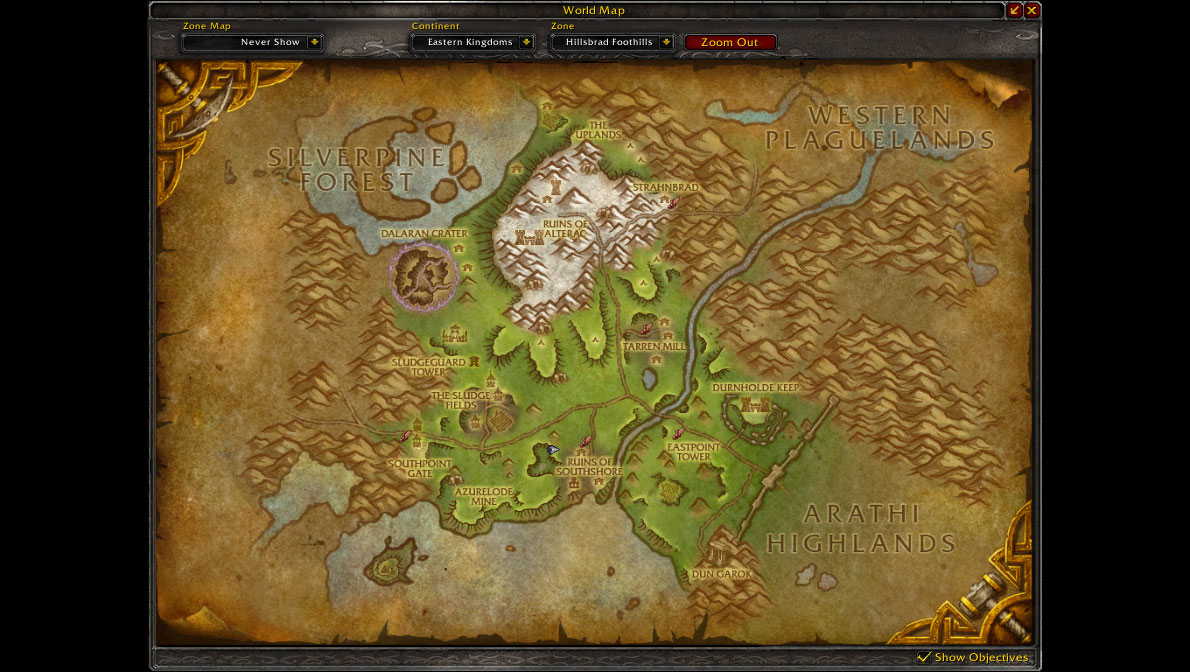Open the Zone dropdown showing Hillsbrad Foothills
1190x672 pixels.
coord(667,42)
